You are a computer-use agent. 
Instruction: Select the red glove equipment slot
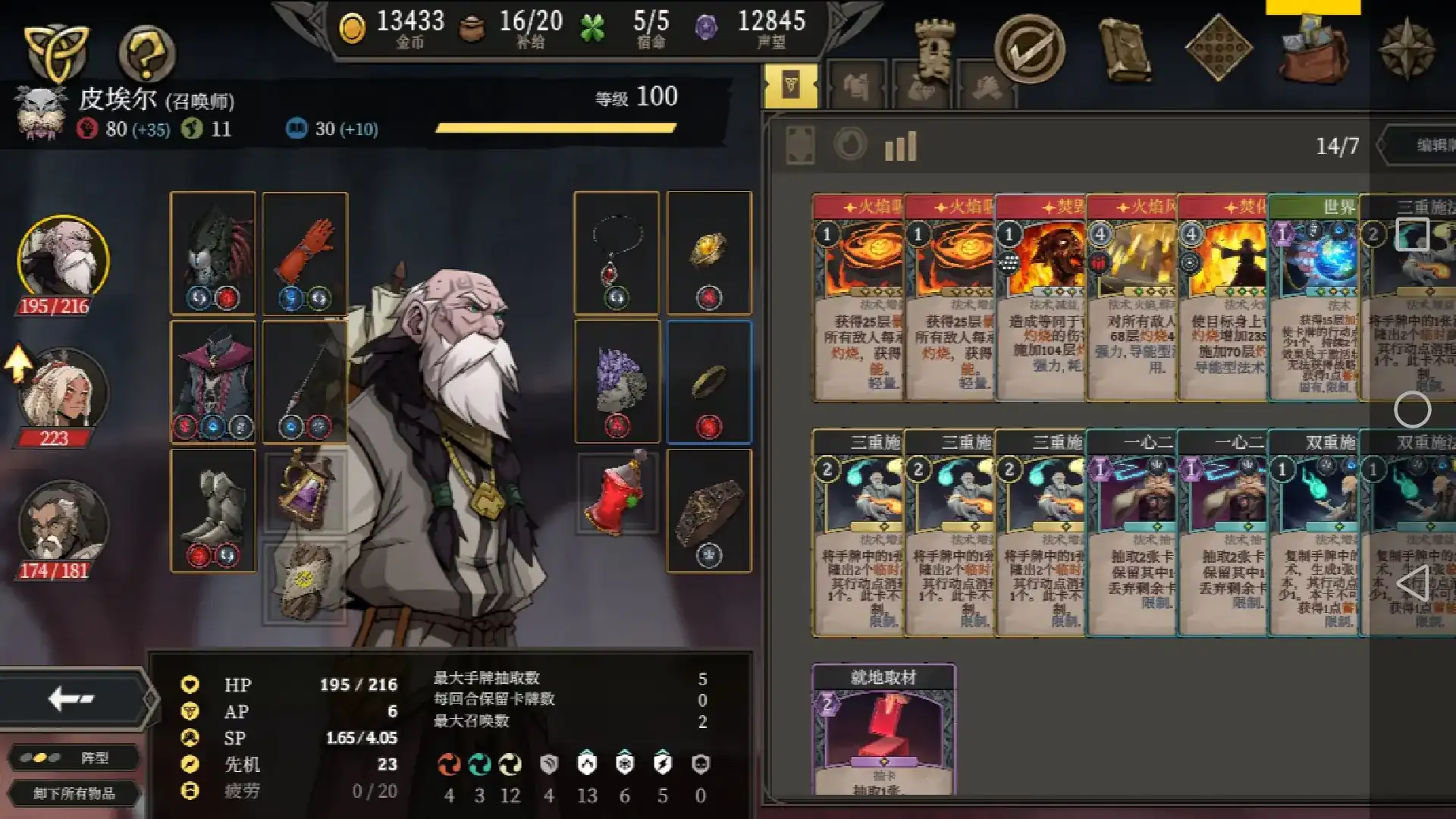(x=305, y=253)
